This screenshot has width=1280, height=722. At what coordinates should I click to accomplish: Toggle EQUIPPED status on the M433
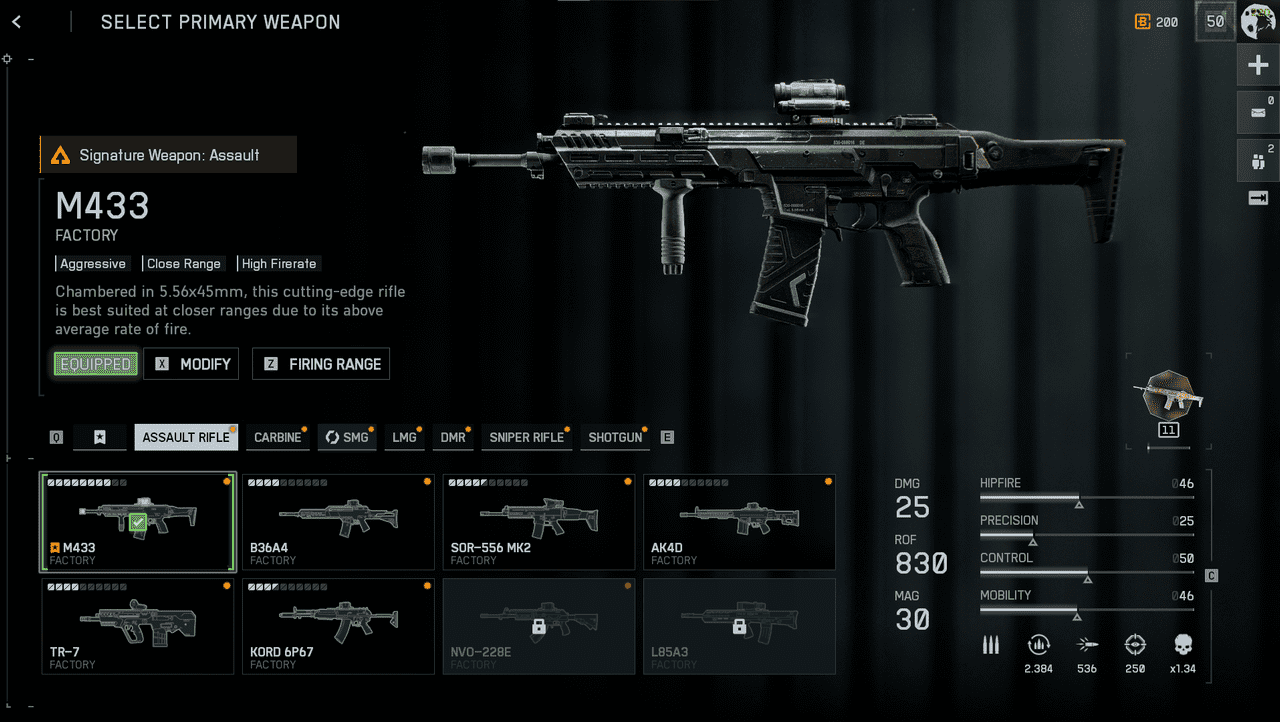(95, 364)
